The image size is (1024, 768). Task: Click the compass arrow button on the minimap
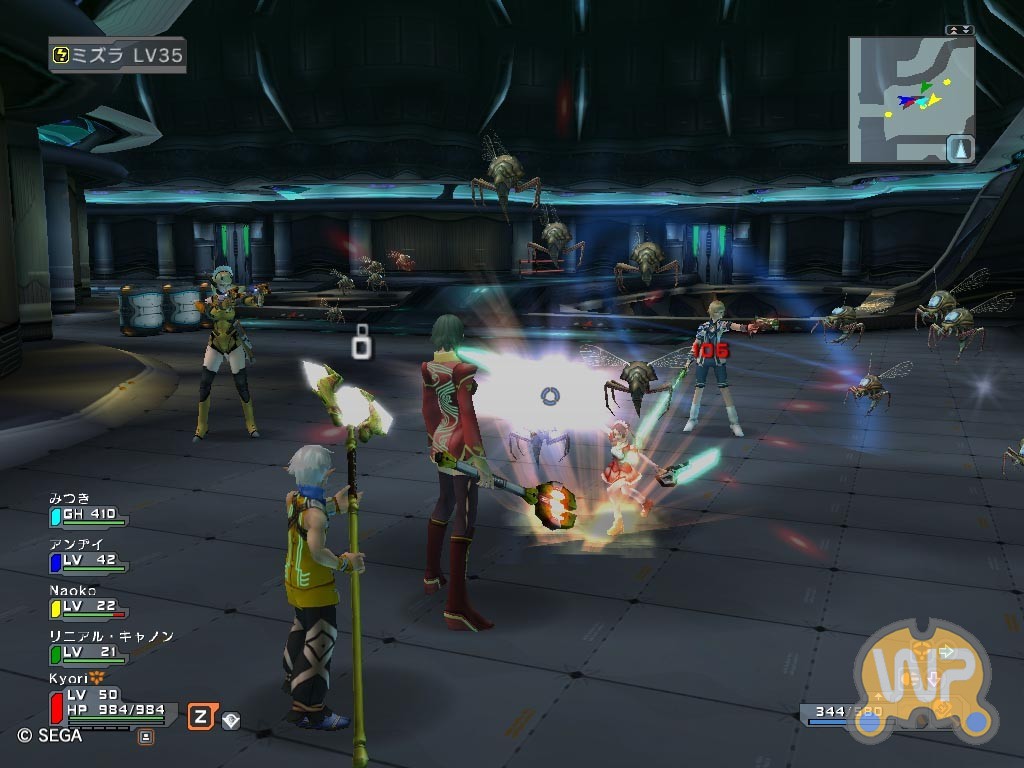click(x=959, y=149)
